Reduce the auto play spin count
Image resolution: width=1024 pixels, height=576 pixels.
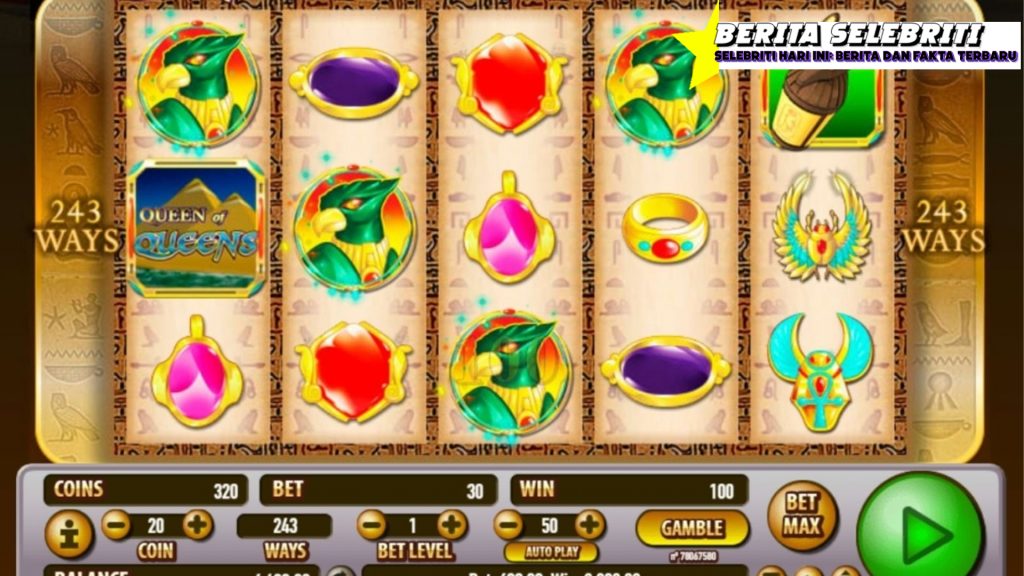click(509, 525)
